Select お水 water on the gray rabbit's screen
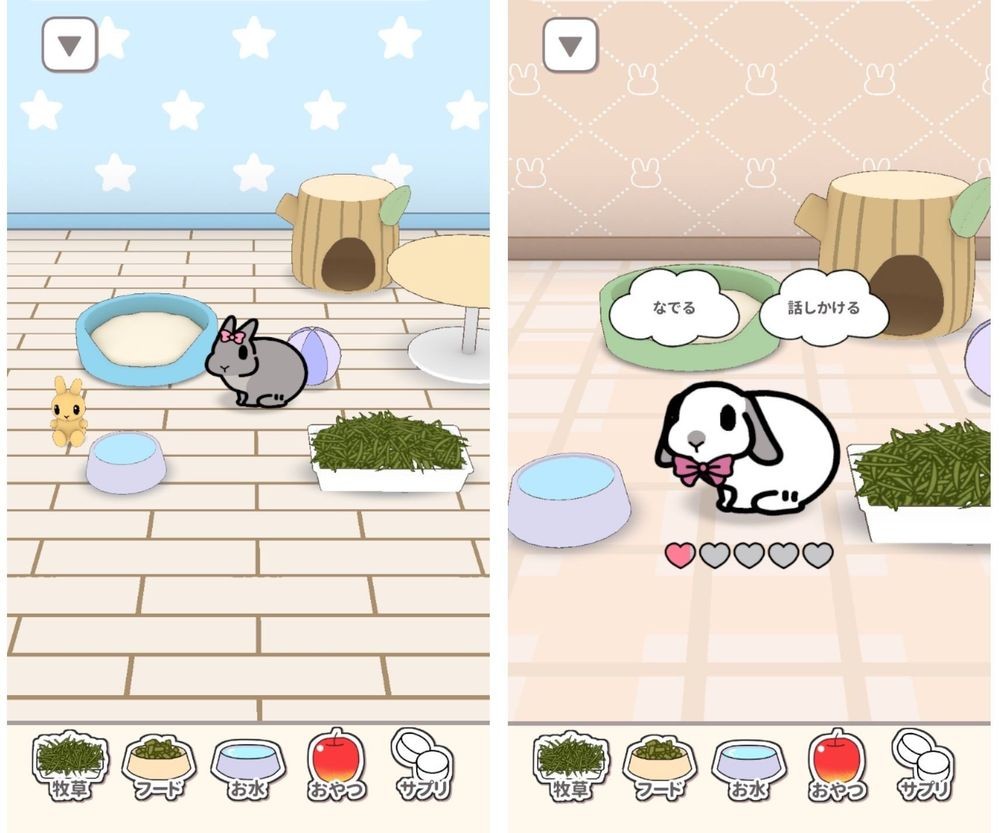Screen dimensions: 1000x833 248,766
